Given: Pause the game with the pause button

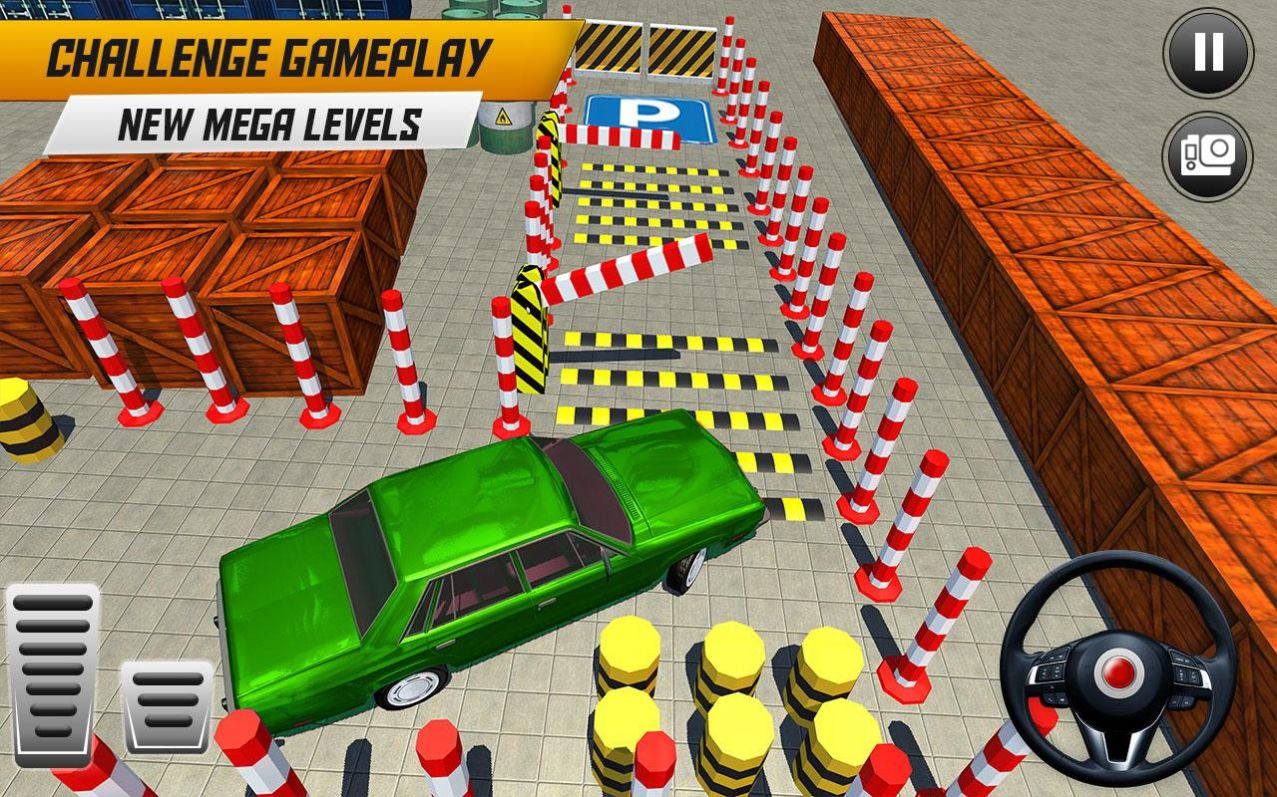Looking at the screenshot, I should 1208,53.
